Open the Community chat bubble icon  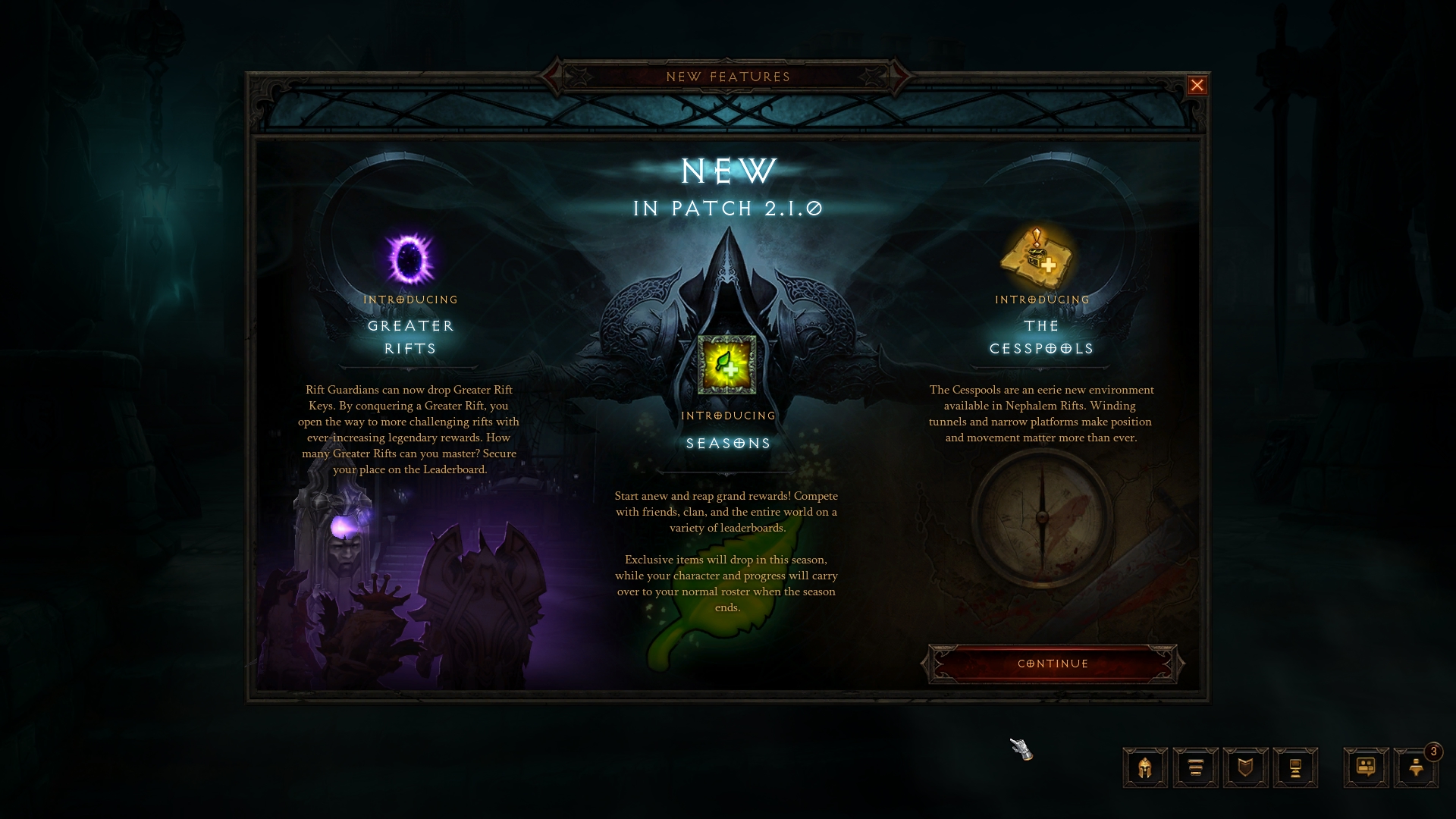click(1365, 767)
